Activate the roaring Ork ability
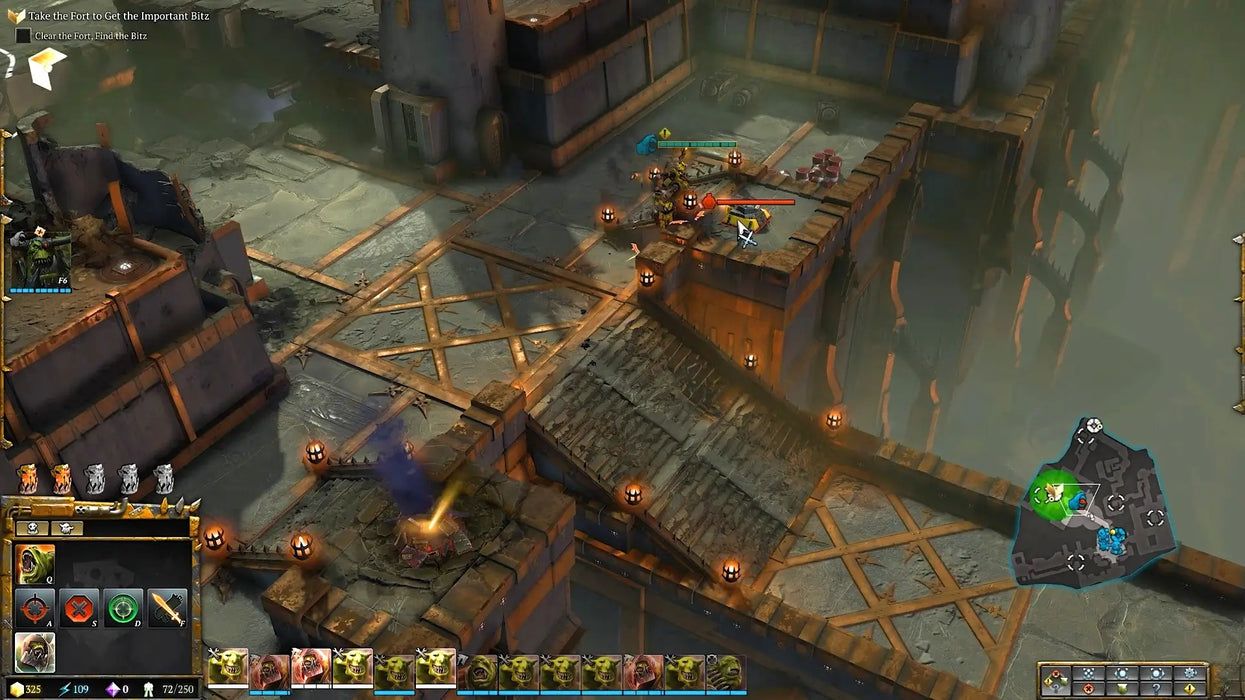 35,565
